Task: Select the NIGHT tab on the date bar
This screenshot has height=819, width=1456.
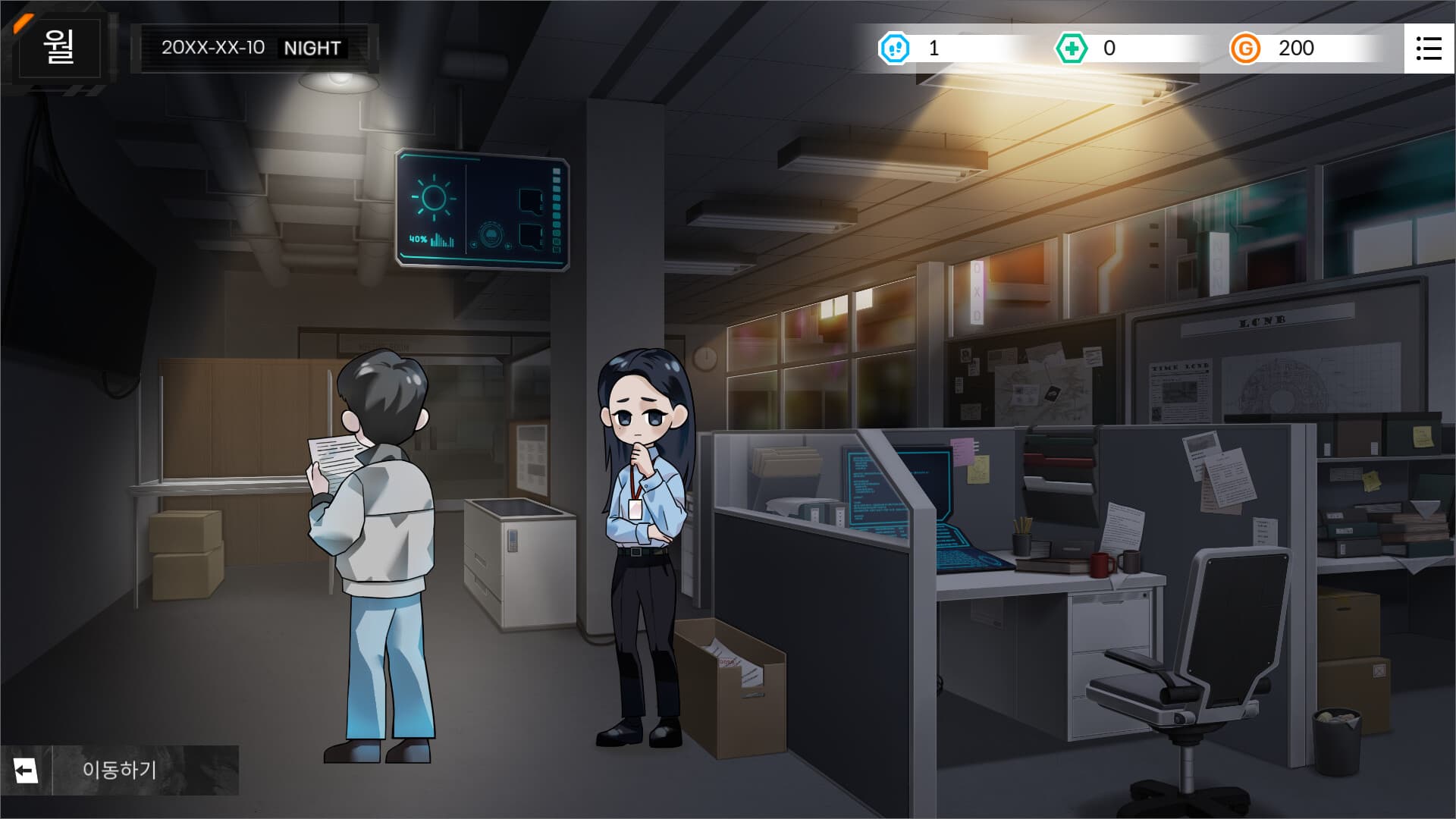Action: click(x=312, y=49)
